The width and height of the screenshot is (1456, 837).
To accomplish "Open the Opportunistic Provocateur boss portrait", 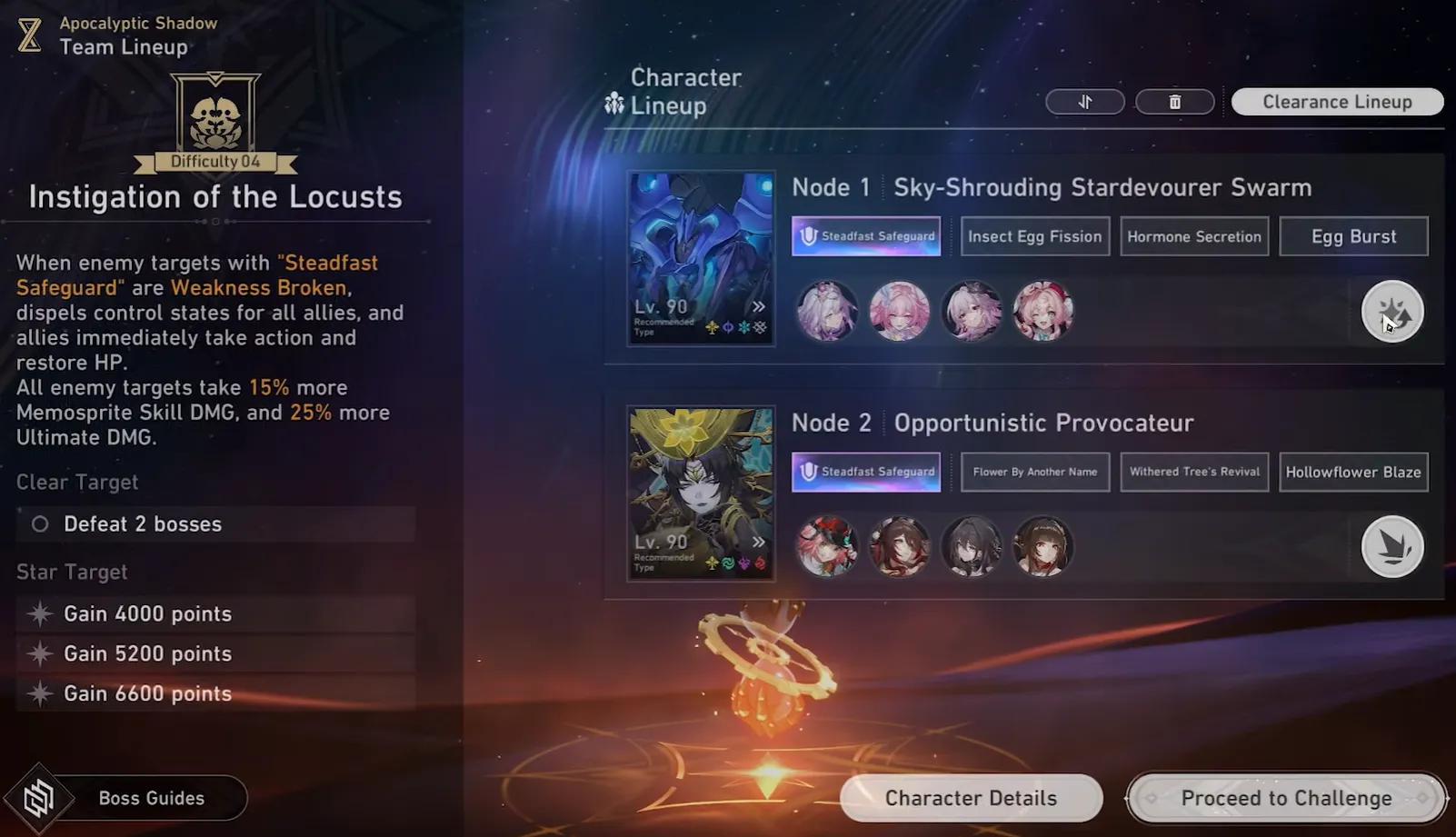I will (x=701, y=493).
